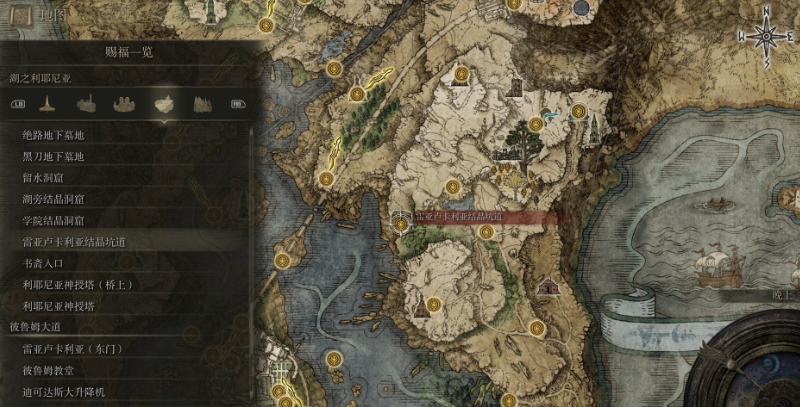Select 书斋入口 grace entry
The width and height of the screenshot is (800, 407).
point(43,263)
